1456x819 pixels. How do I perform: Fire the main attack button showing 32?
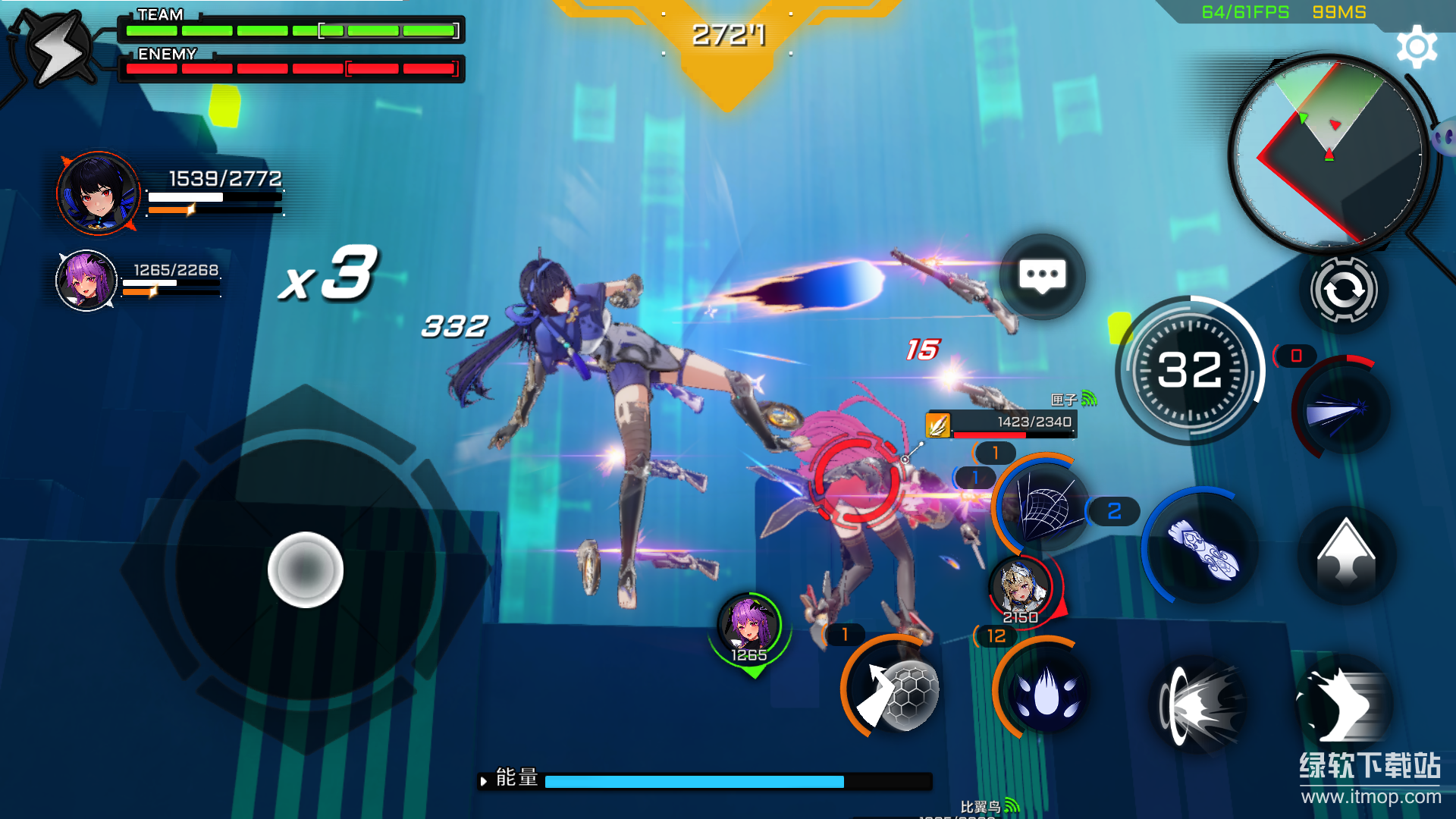(1190, 371)
